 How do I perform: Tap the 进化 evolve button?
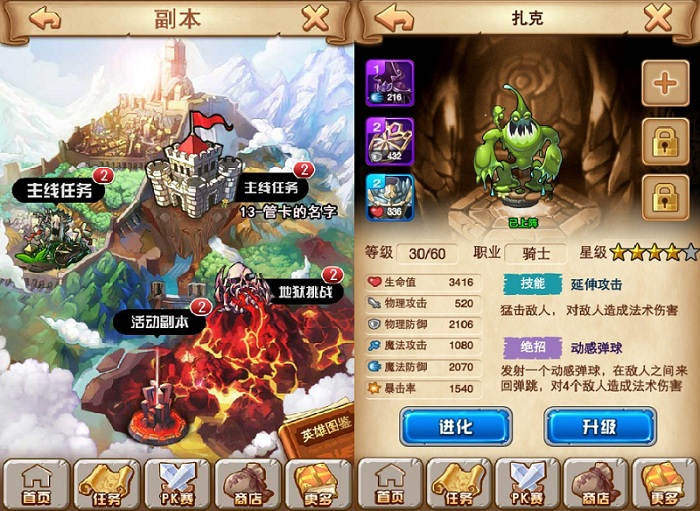[455, 427]
